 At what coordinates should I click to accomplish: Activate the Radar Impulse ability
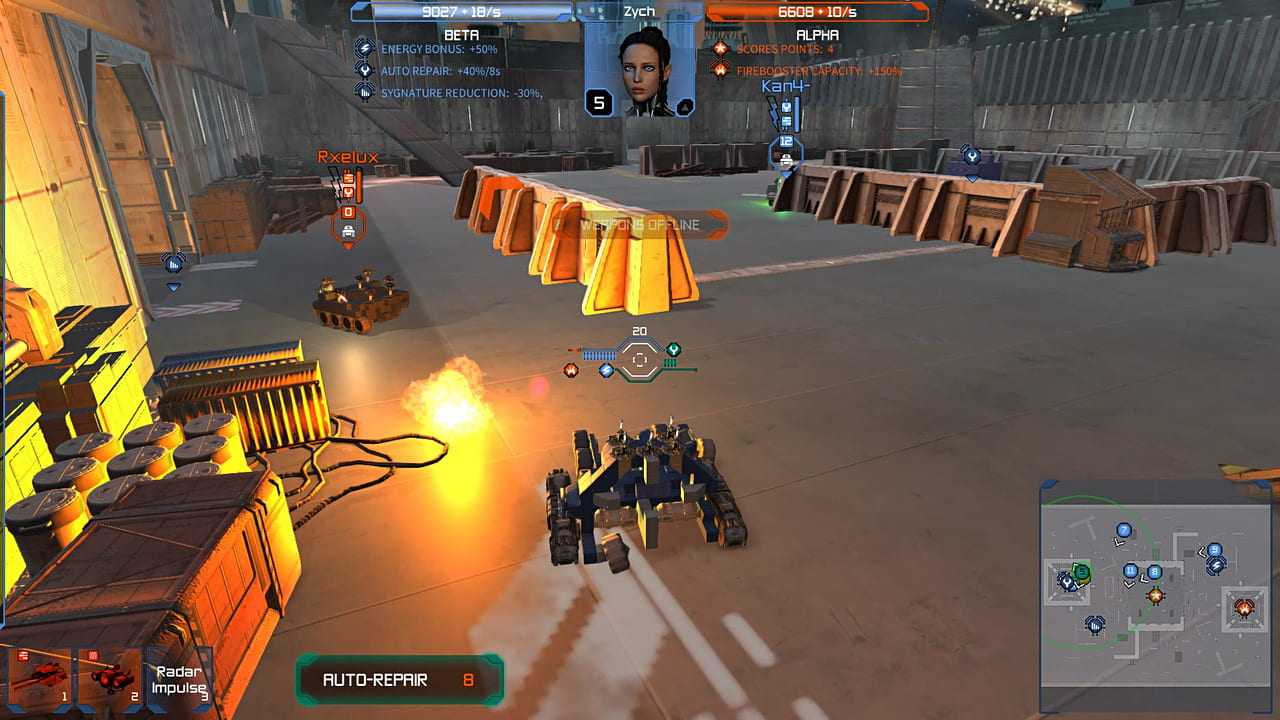click(x=179, y=680)
